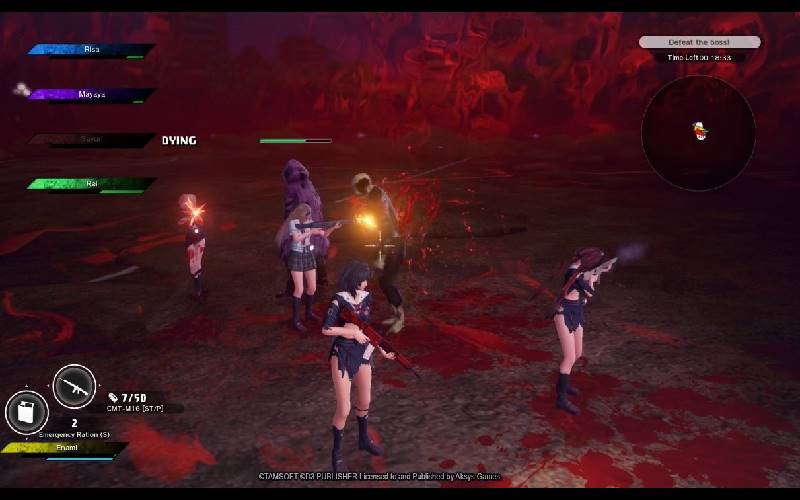Choose Risa's blue party nameplate
The image size is (800, 500).
[91, 49]
